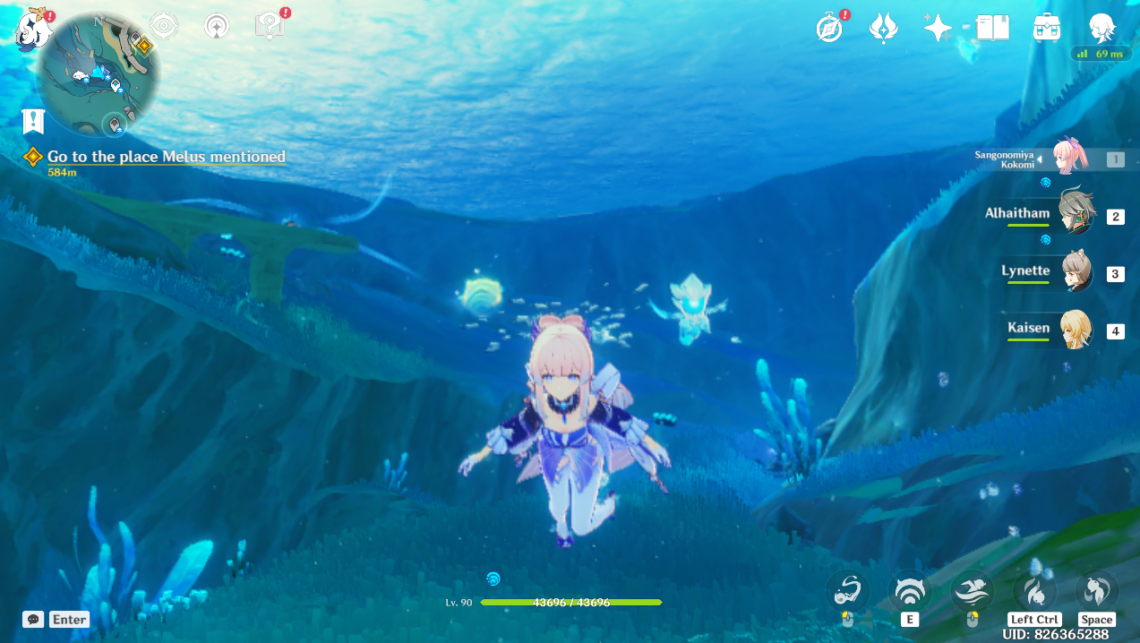
Task: Activate the sonar-wave underwater skill icon
Action: pos(909,593)
